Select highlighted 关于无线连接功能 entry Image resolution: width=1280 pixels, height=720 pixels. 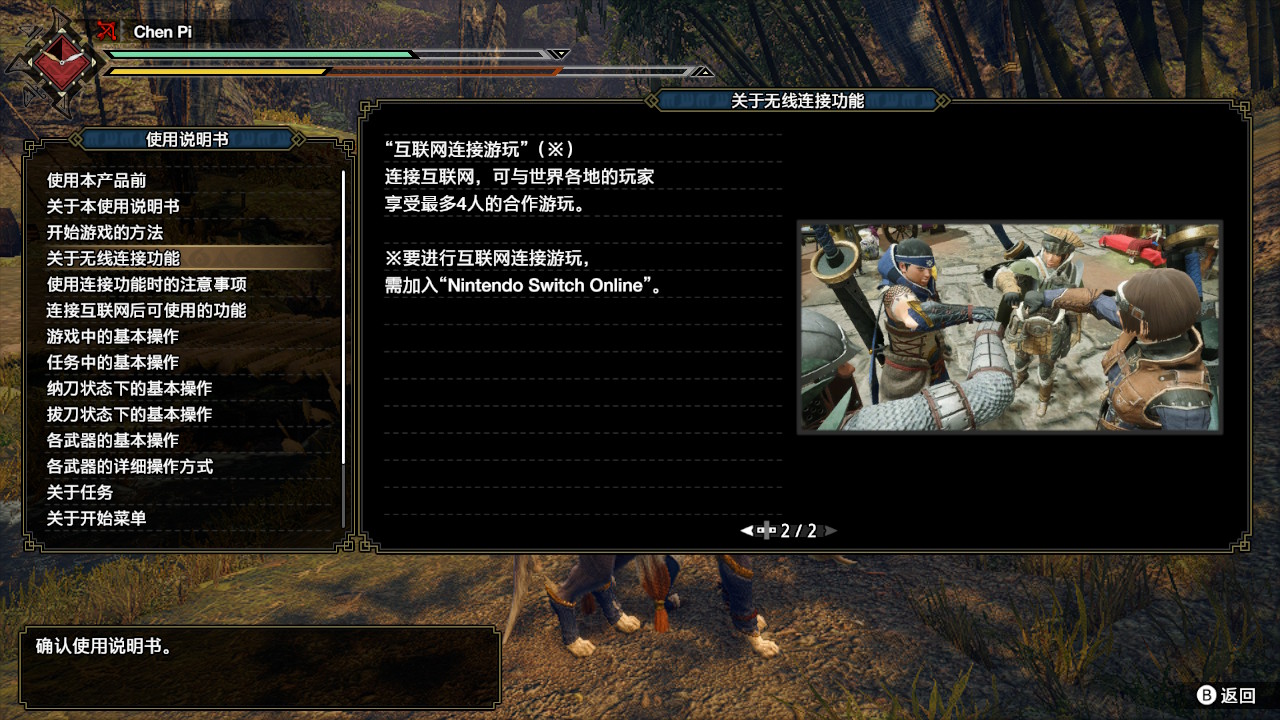tap(113, 258)
